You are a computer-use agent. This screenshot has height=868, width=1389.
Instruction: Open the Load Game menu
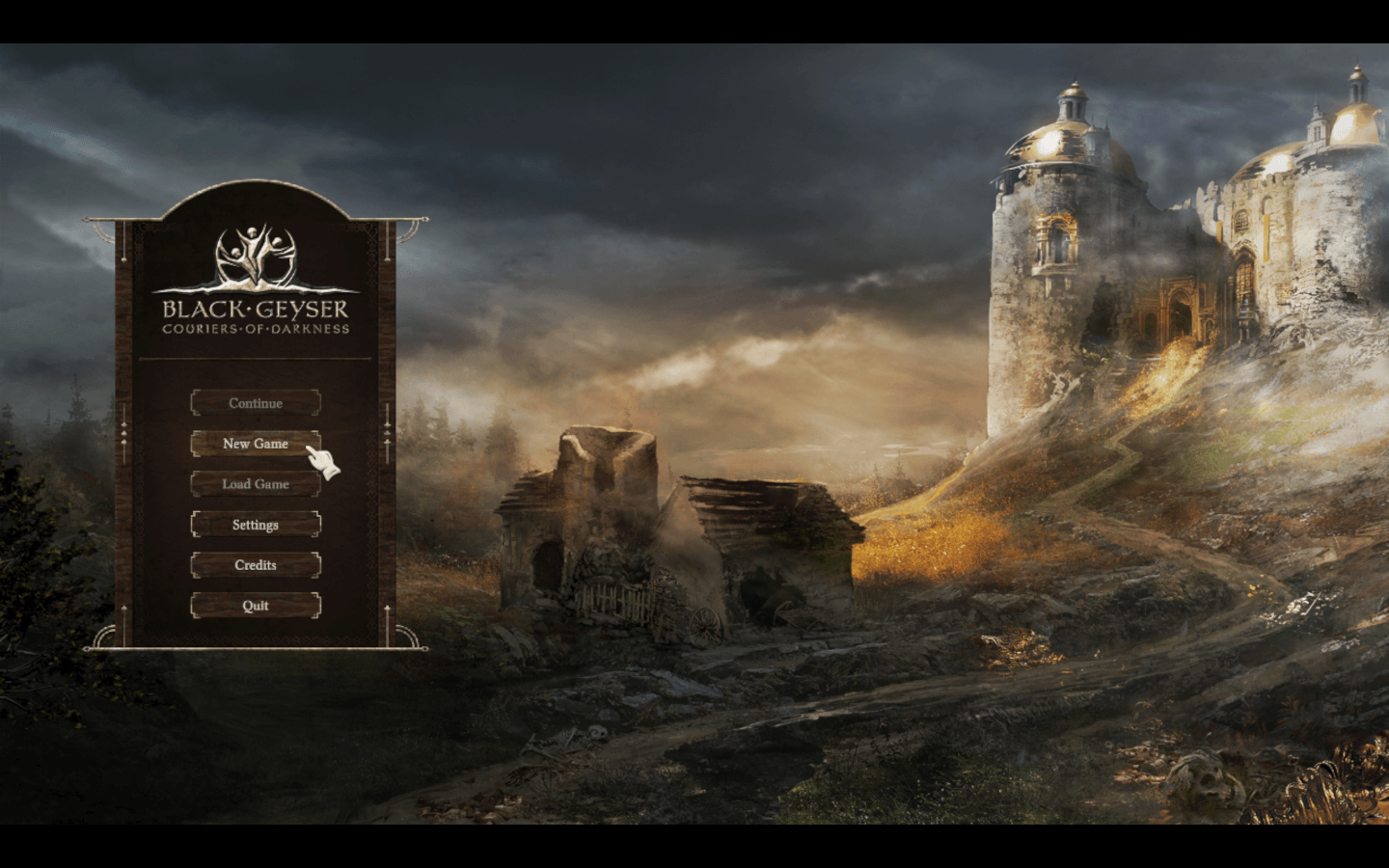tap(256, 484)
